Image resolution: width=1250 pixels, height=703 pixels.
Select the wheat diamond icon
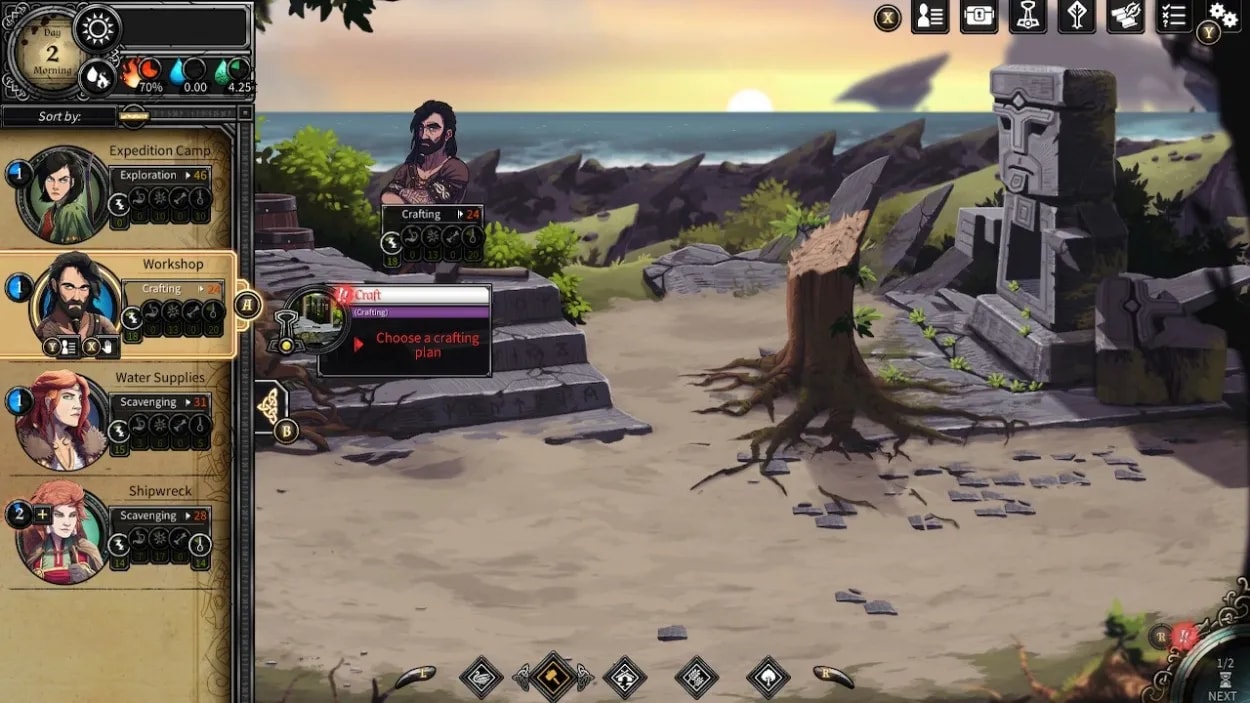(x=696, y=677)
